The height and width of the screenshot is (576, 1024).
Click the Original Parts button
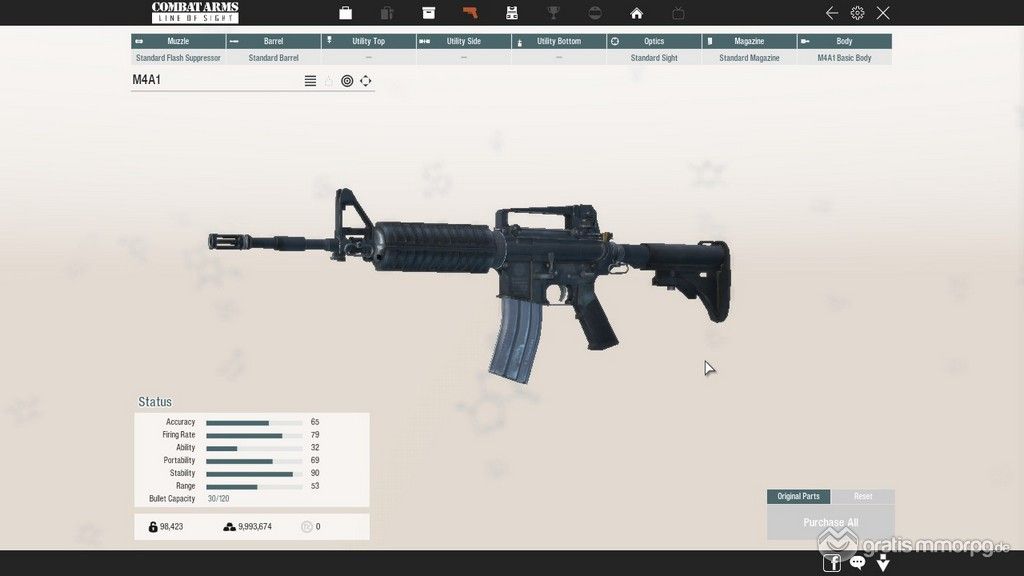[x=798, y=496]
